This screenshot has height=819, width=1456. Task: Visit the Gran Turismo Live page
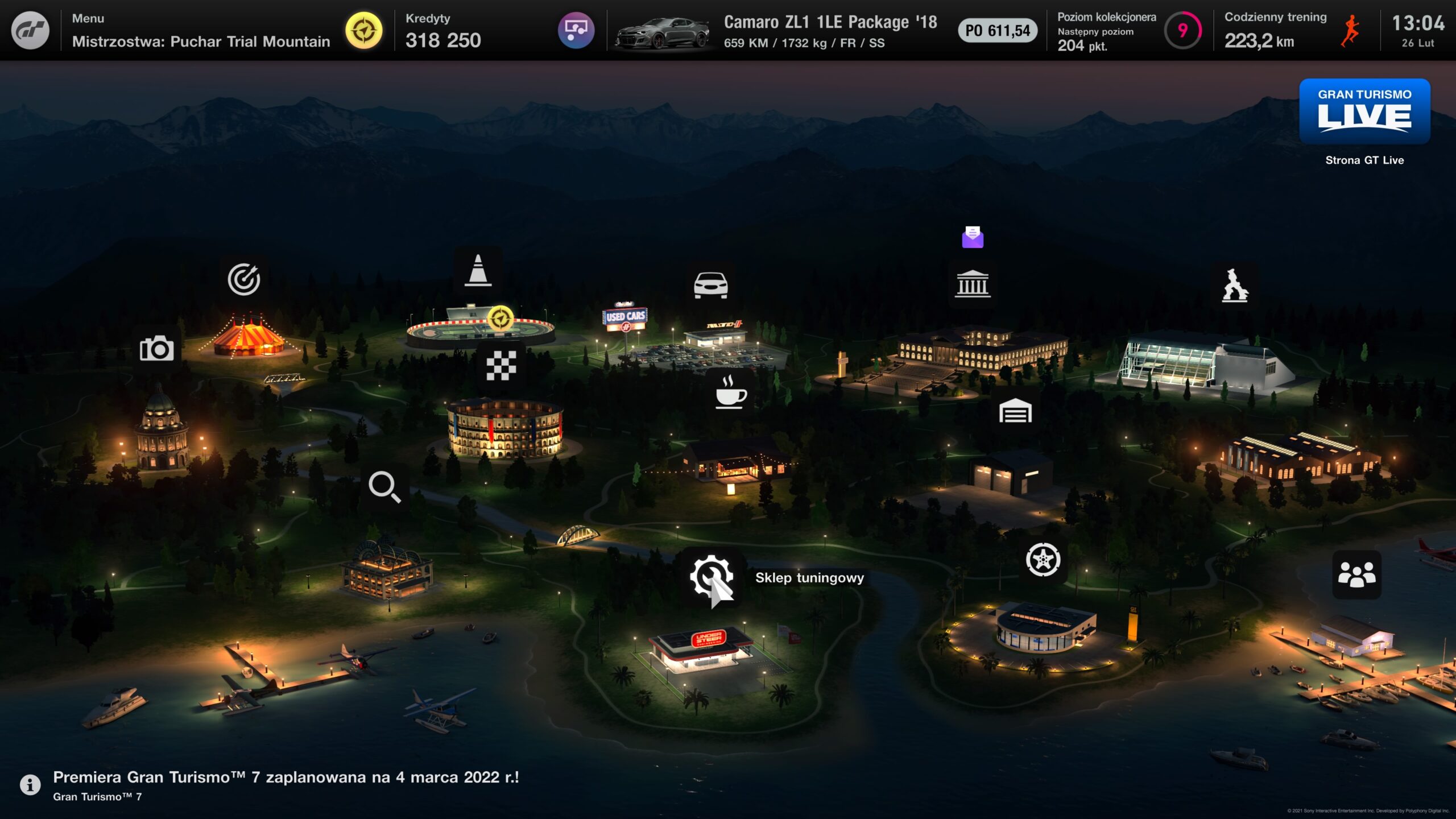[x=1364, y=112]
